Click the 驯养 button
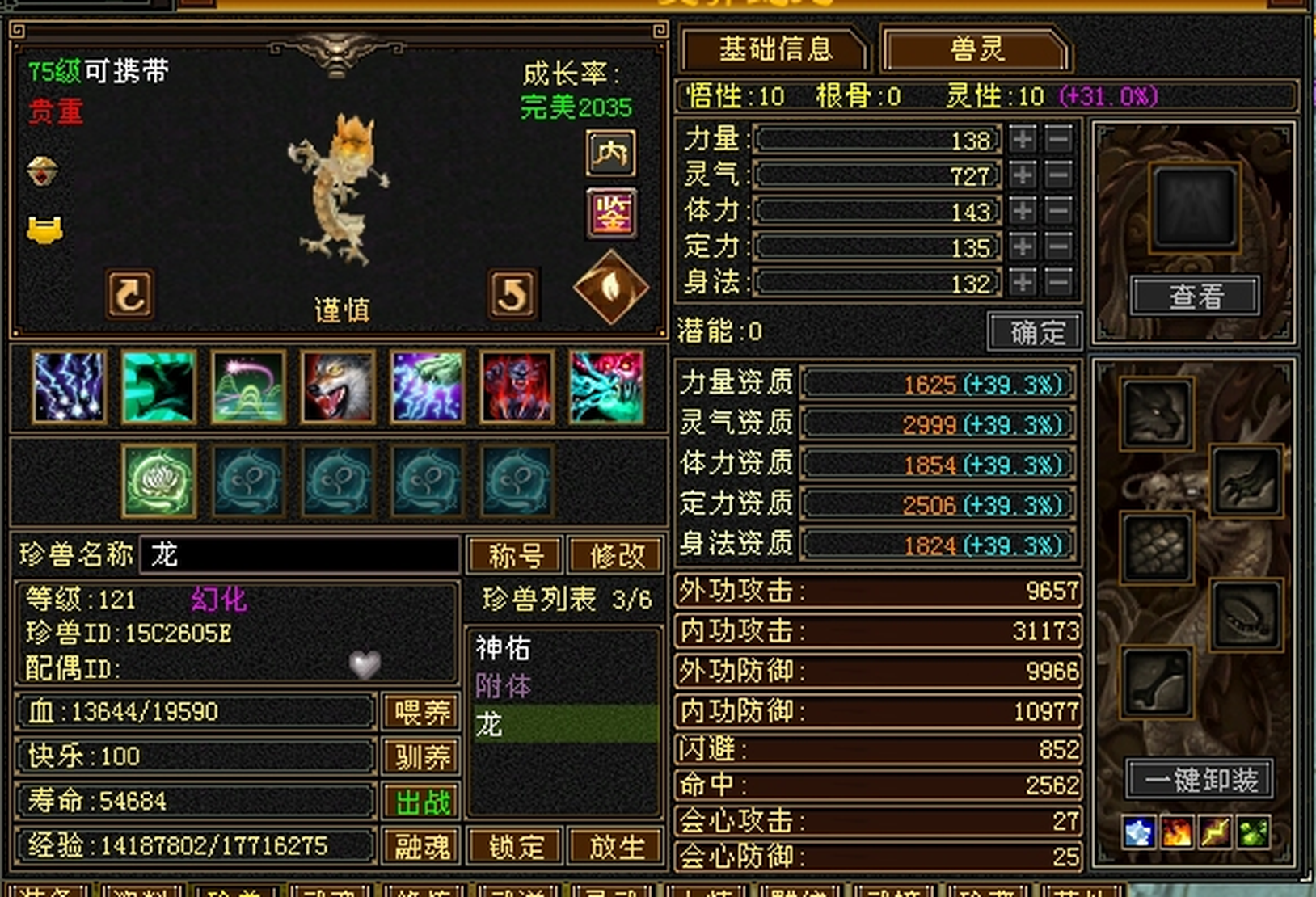 (x=420, y=756)
